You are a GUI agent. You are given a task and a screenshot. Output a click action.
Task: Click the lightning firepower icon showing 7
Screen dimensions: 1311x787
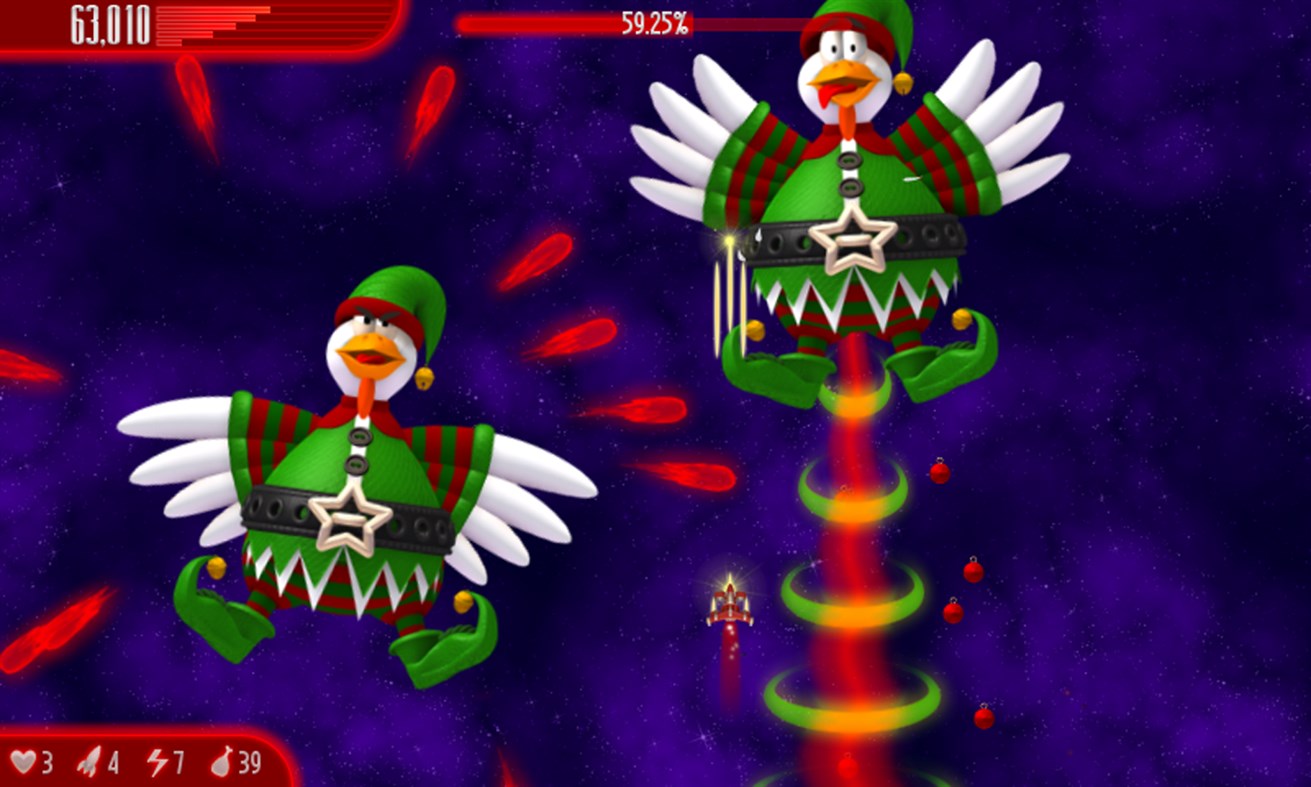160,762
